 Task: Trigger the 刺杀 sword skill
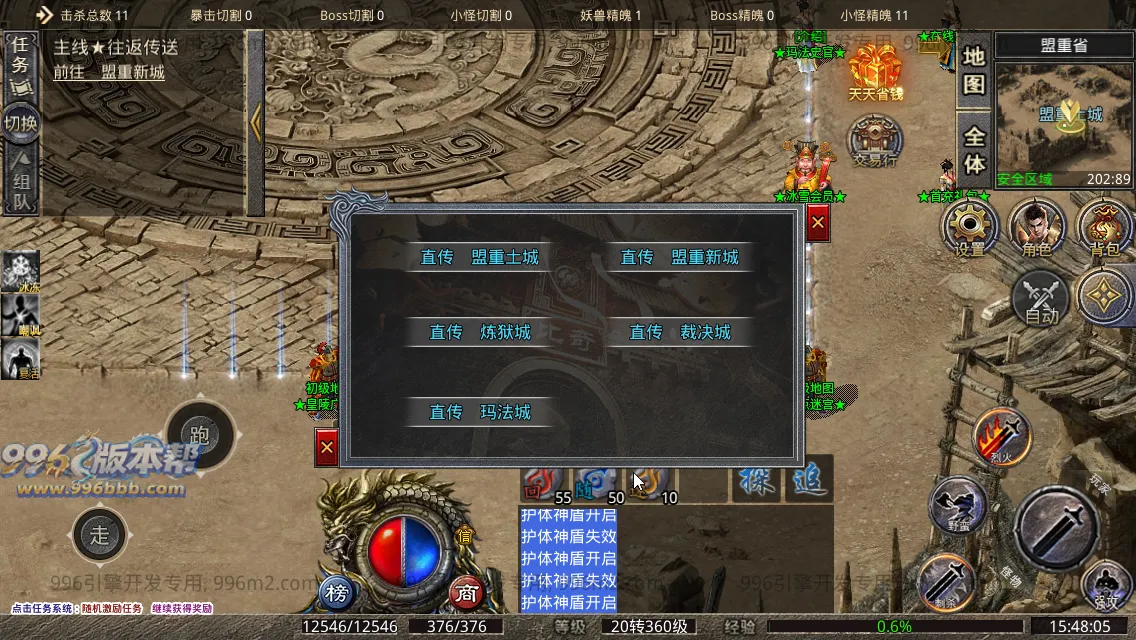click(946, 580)
